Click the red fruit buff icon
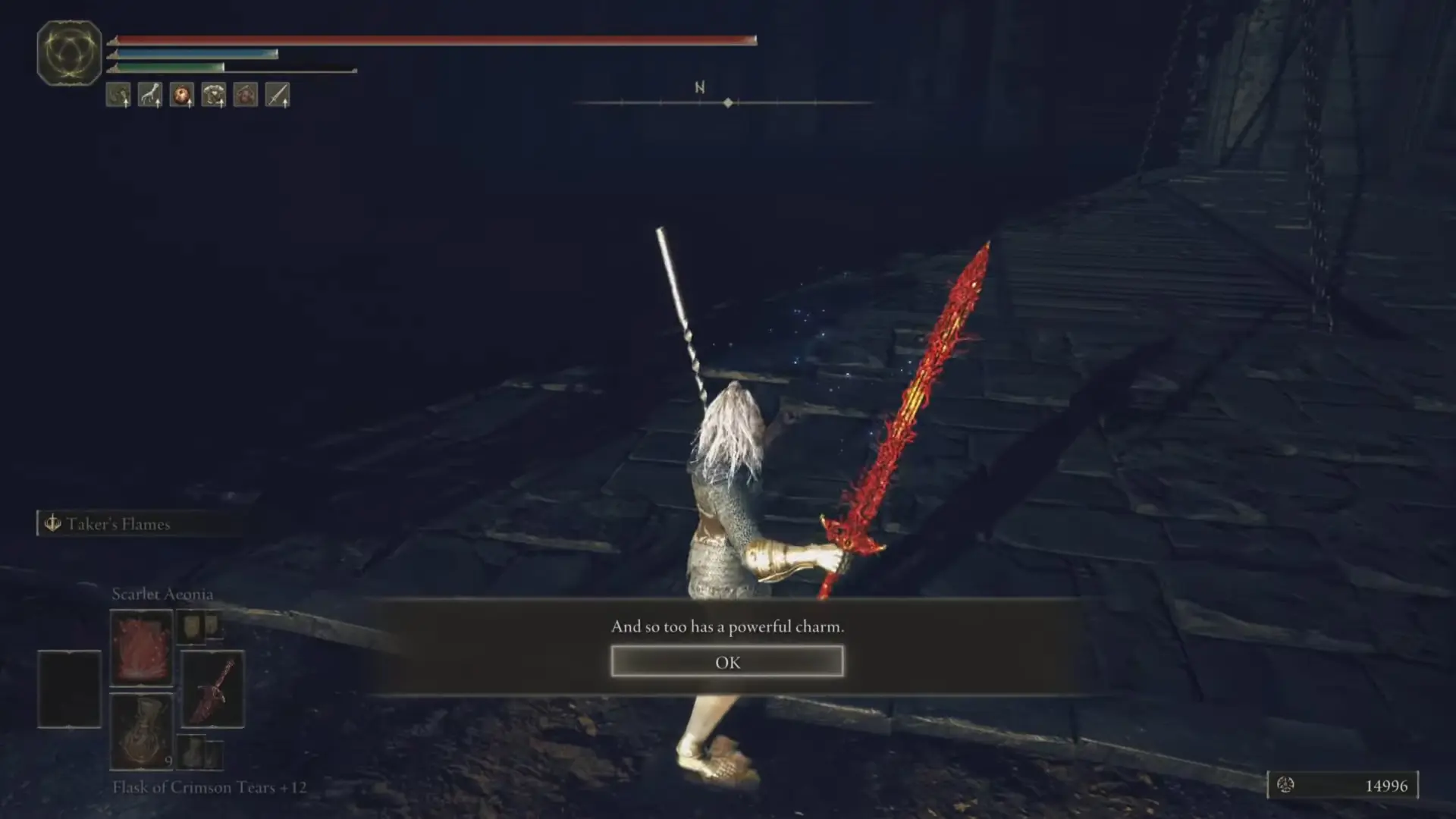The height and width of the screenshot is (819, 1456). (x=180, y=95)
